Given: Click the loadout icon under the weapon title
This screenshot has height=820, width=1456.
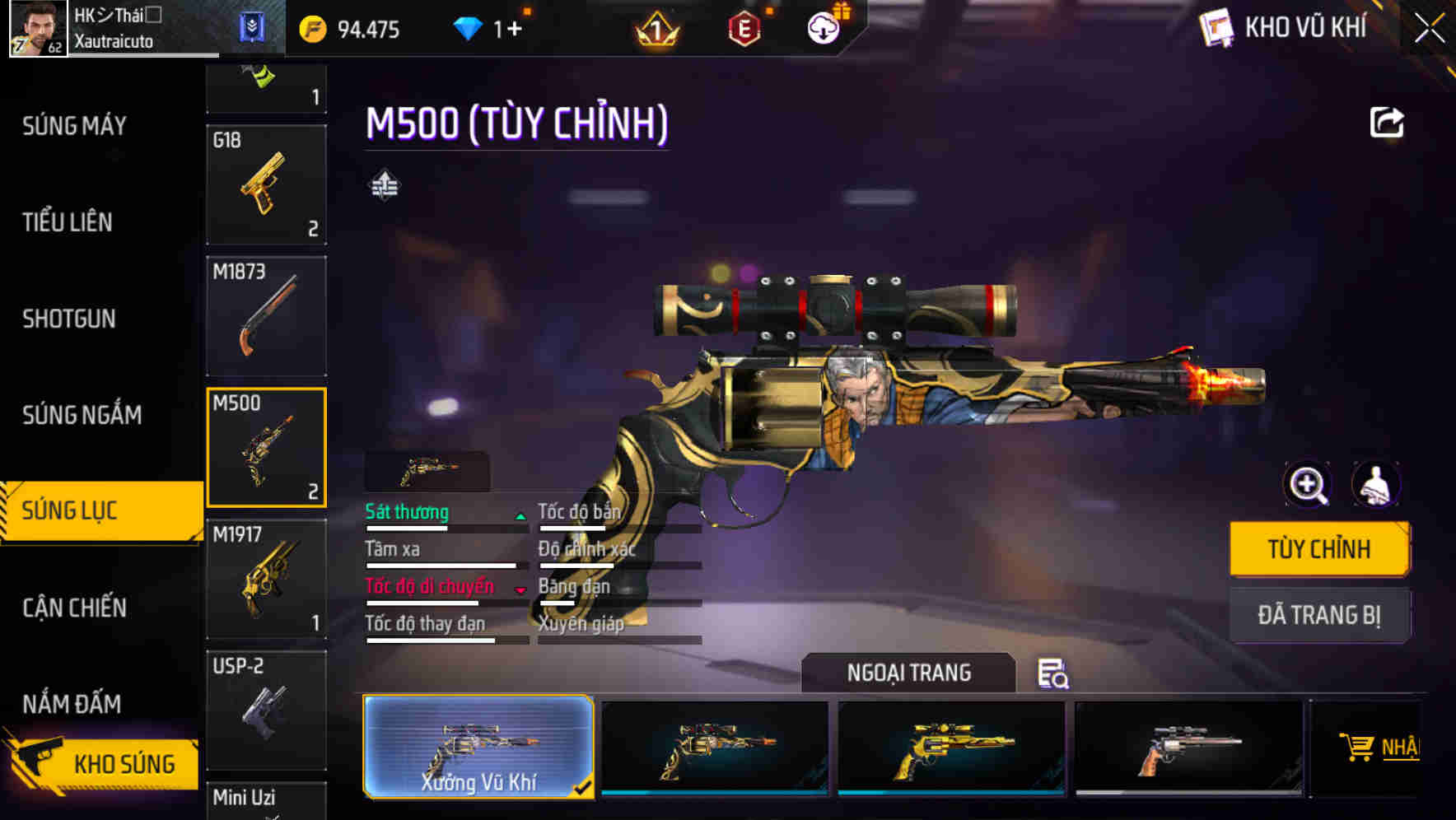Looking at the screenshot, I should [x=383, y=185].
